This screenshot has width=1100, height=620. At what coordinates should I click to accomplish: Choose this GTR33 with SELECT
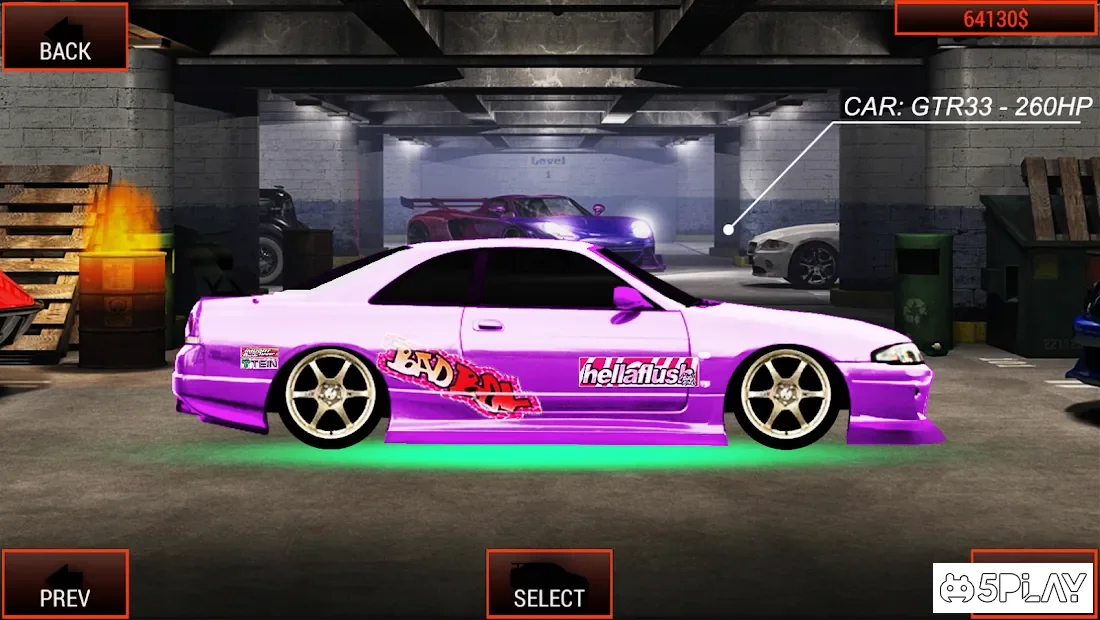549,584
